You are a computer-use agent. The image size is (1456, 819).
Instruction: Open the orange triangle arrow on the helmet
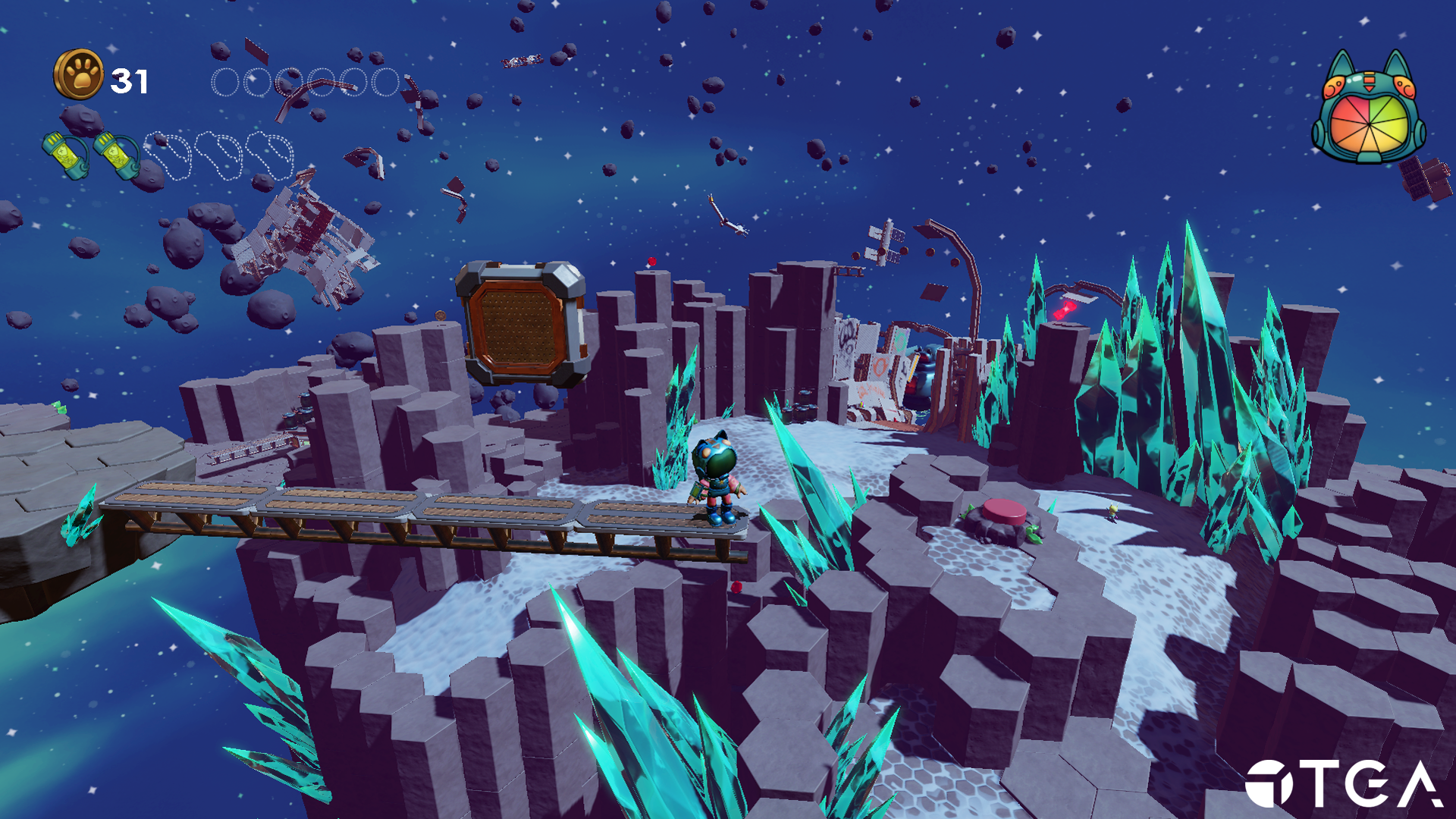coord(1370,88)
